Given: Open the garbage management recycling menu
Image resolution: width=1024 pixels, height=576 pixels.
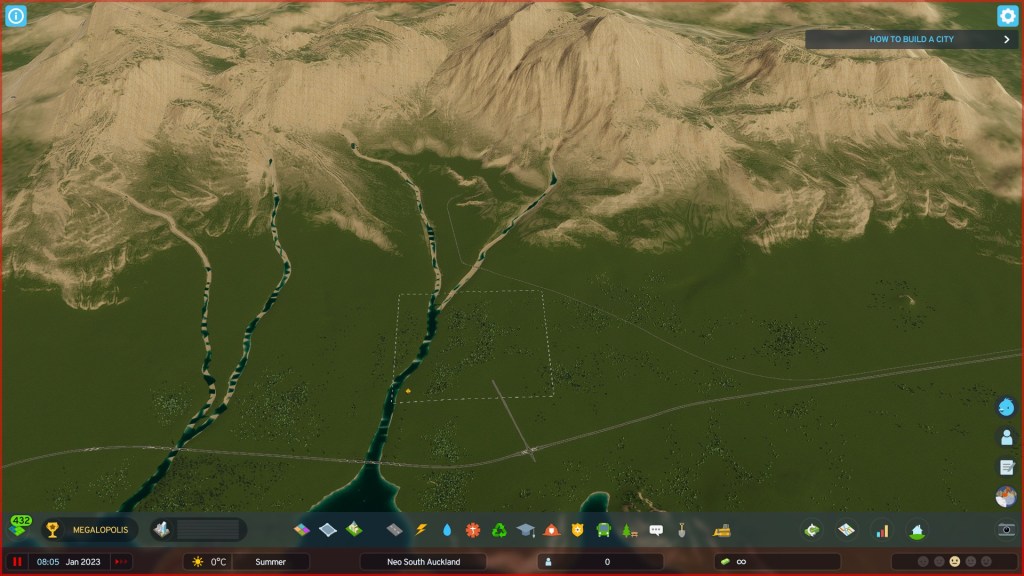Looking at the screenshot, I should click(x=499, y=530).
